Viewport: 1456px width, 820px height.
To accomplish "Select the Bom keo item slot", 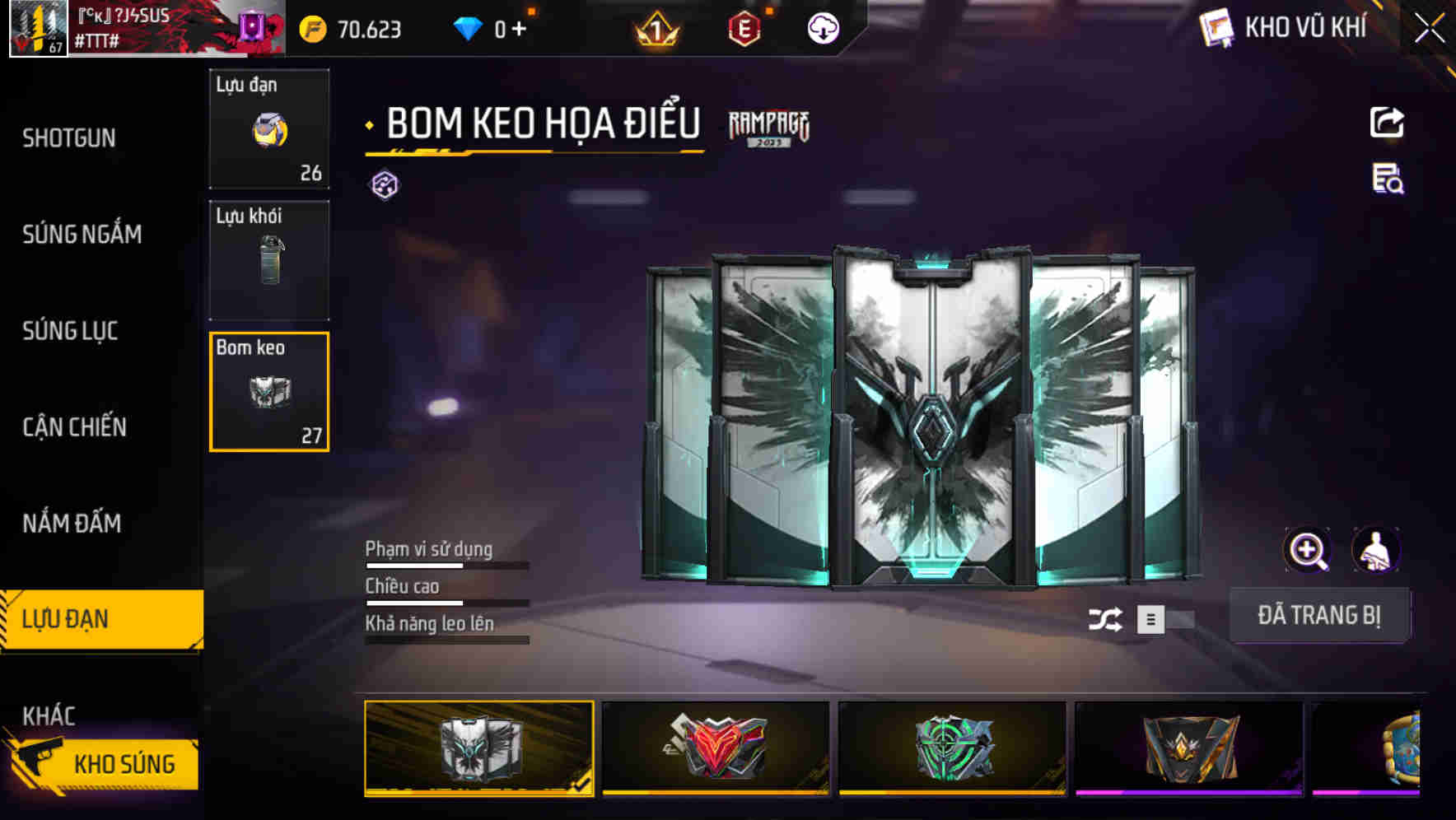I will coord(269,390).
